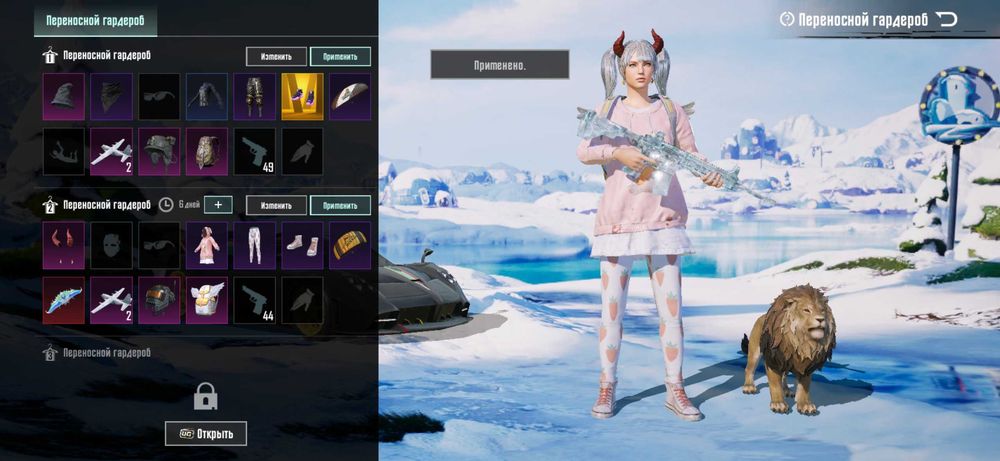Select the Переносной гардероб tab header
This screenshot has height=461, width=1000.
click(x=95, y=21)
